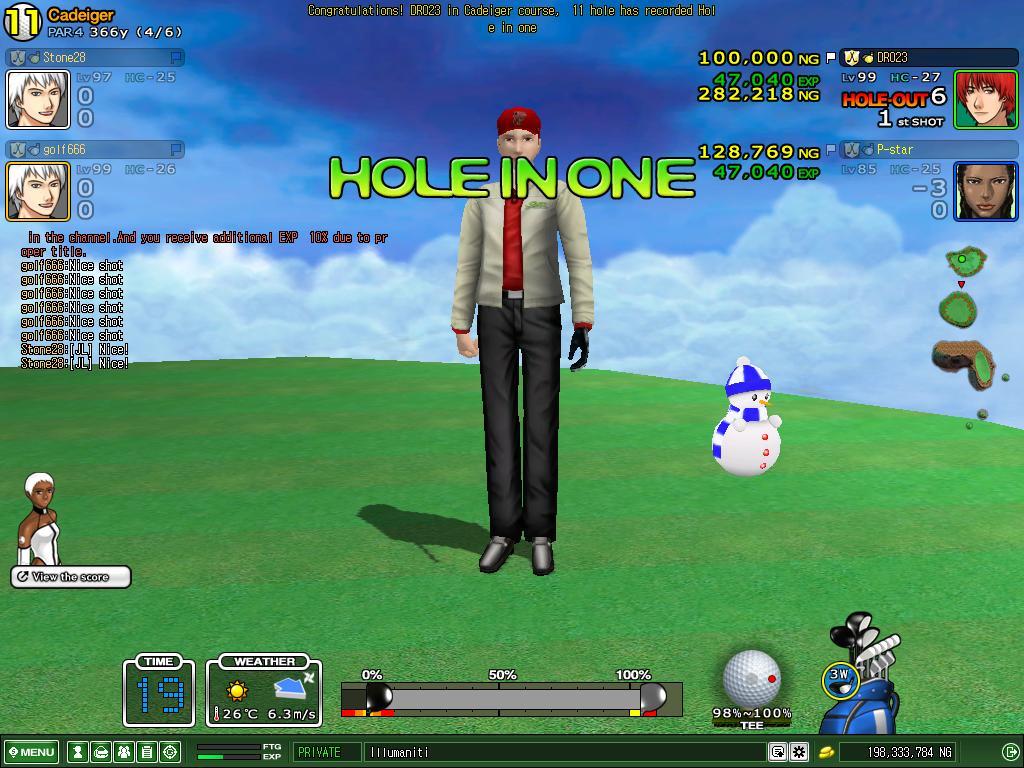This screenshot has height=768, width=1024.
Task: Click the shot power gauge bar
Action: pos(511,698)
